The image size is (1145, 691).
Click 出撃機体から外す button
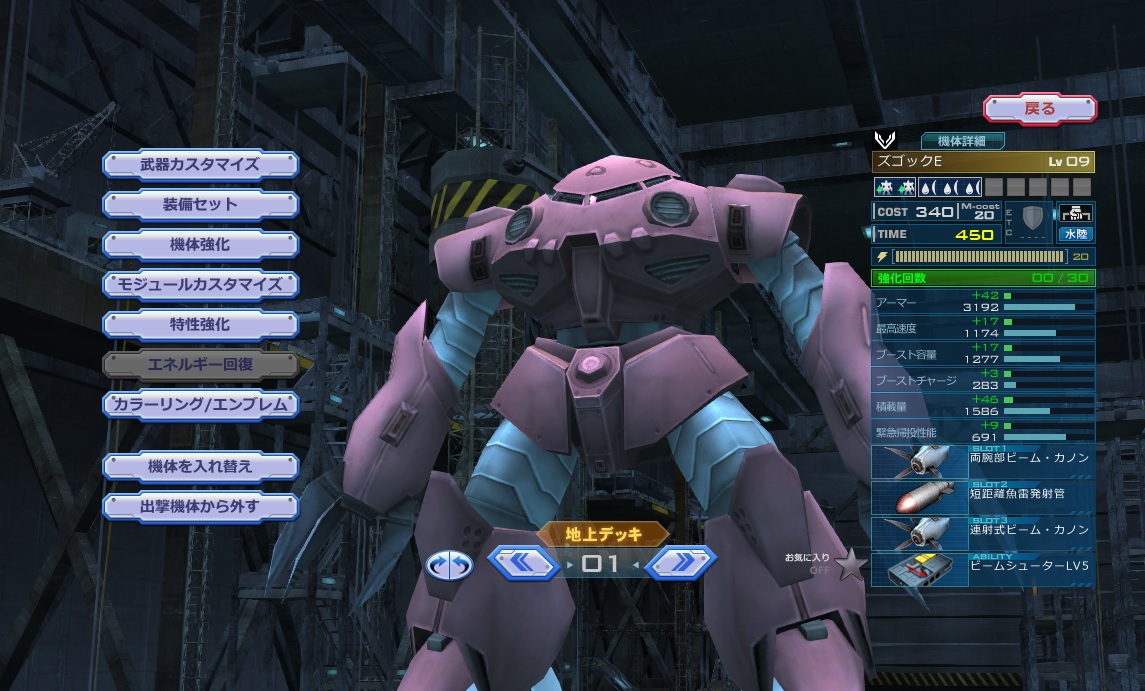click(200, 506)
